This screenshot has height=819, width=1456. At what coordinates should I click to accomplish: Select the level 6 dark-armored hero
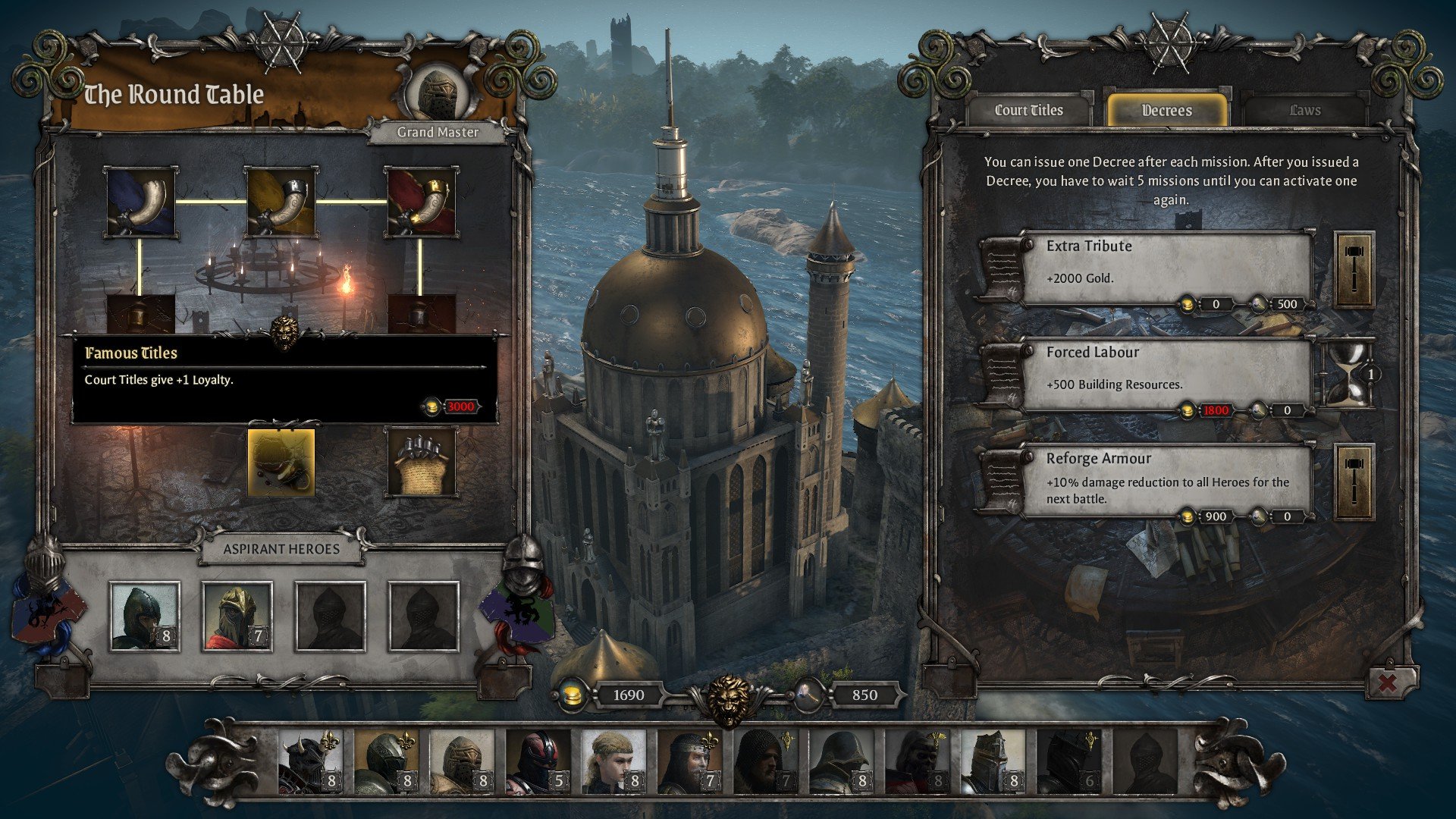(x=1068, y=761)
